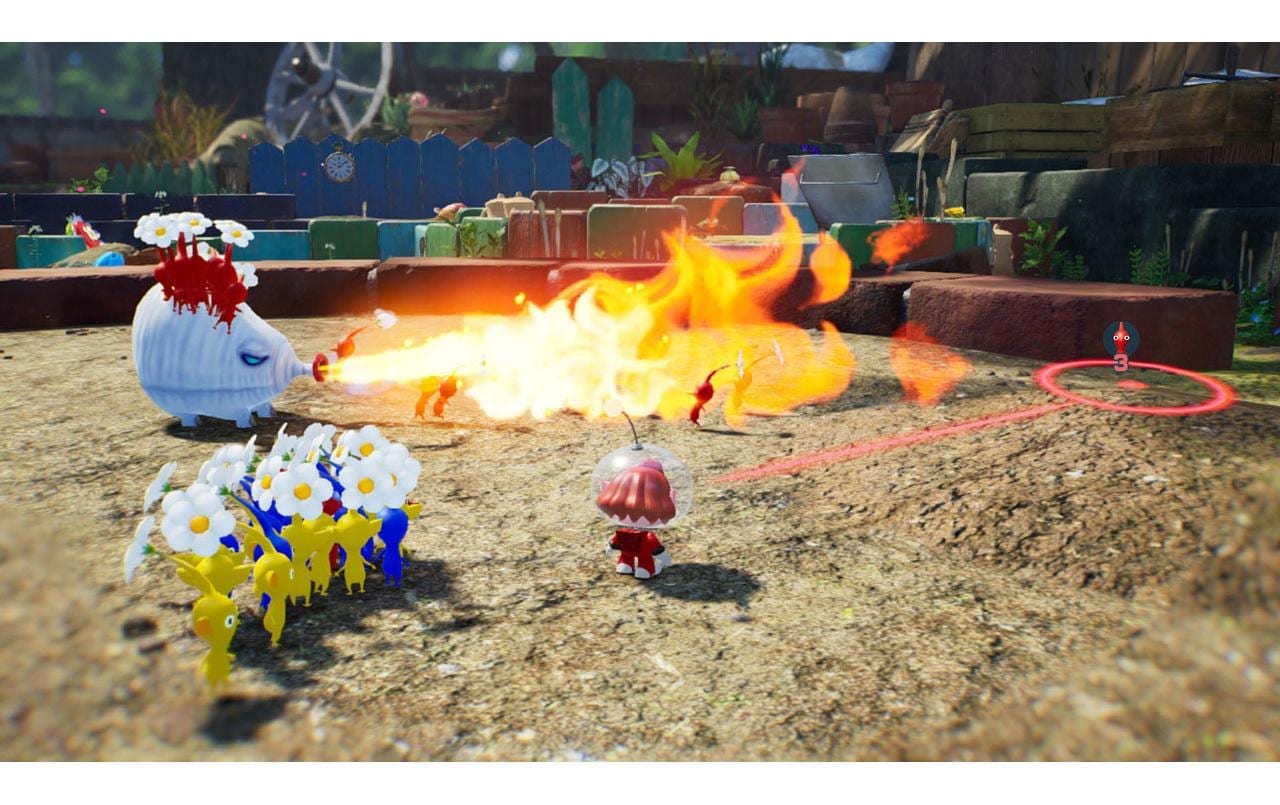Click the small red dot inside the reticle
Image resolution: width=1280 pixels, height=805 pixels.
pyautogui.click(x=1133, y=386)
